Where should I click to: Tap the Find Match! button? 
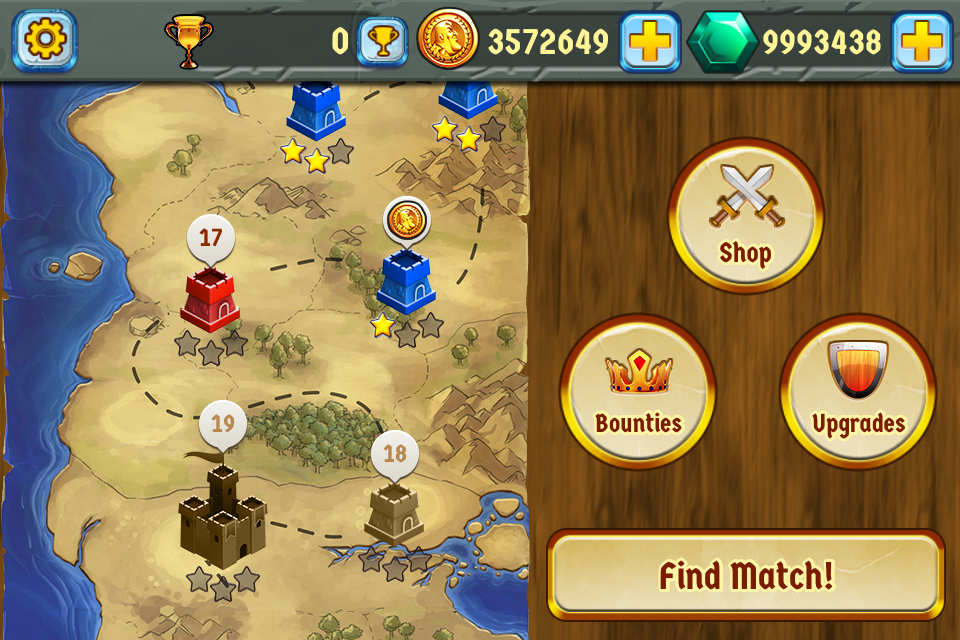click(x=746, y=575)
